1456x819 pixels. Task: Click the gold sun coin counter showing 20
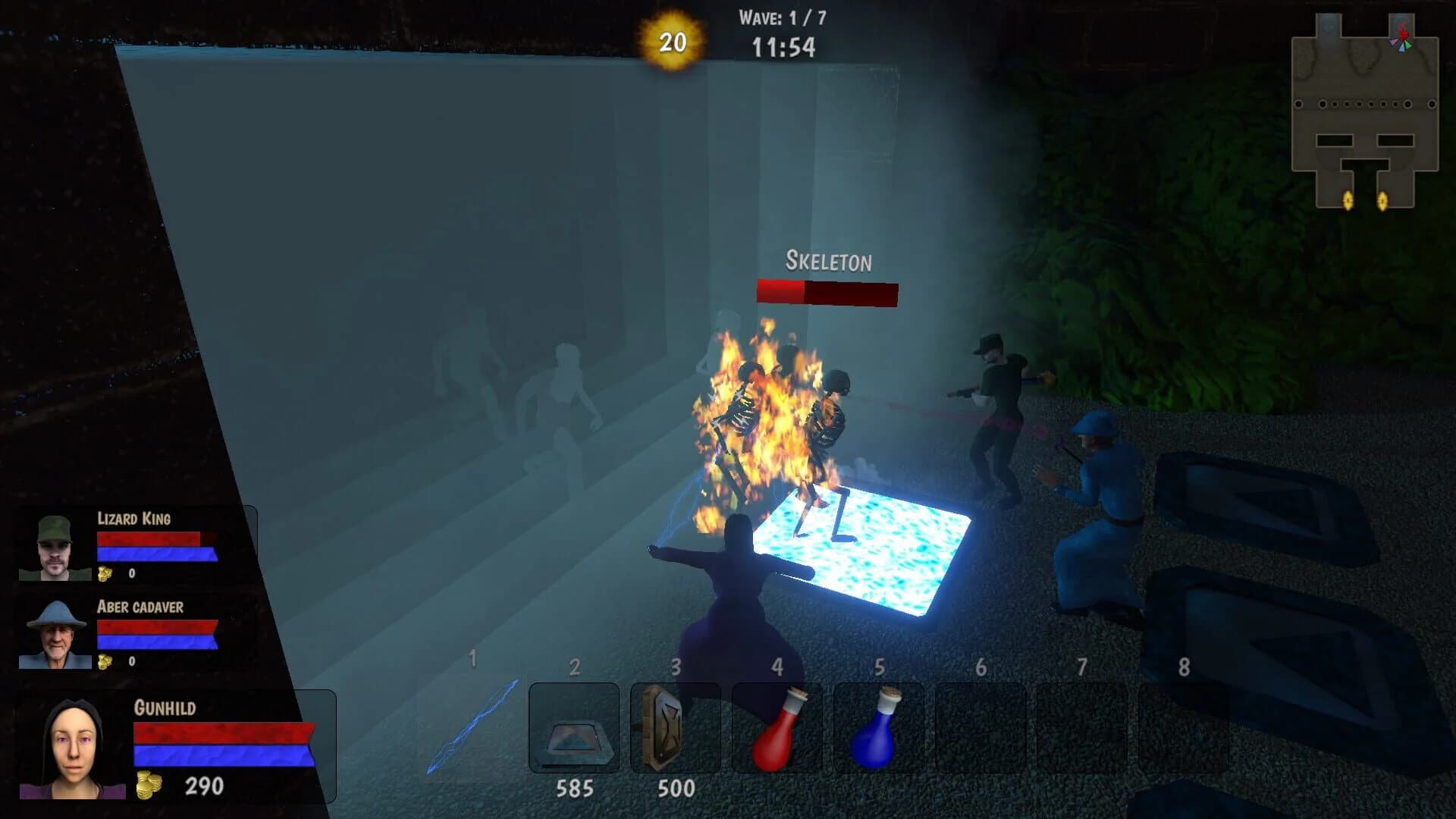click(x=670, y=42)
